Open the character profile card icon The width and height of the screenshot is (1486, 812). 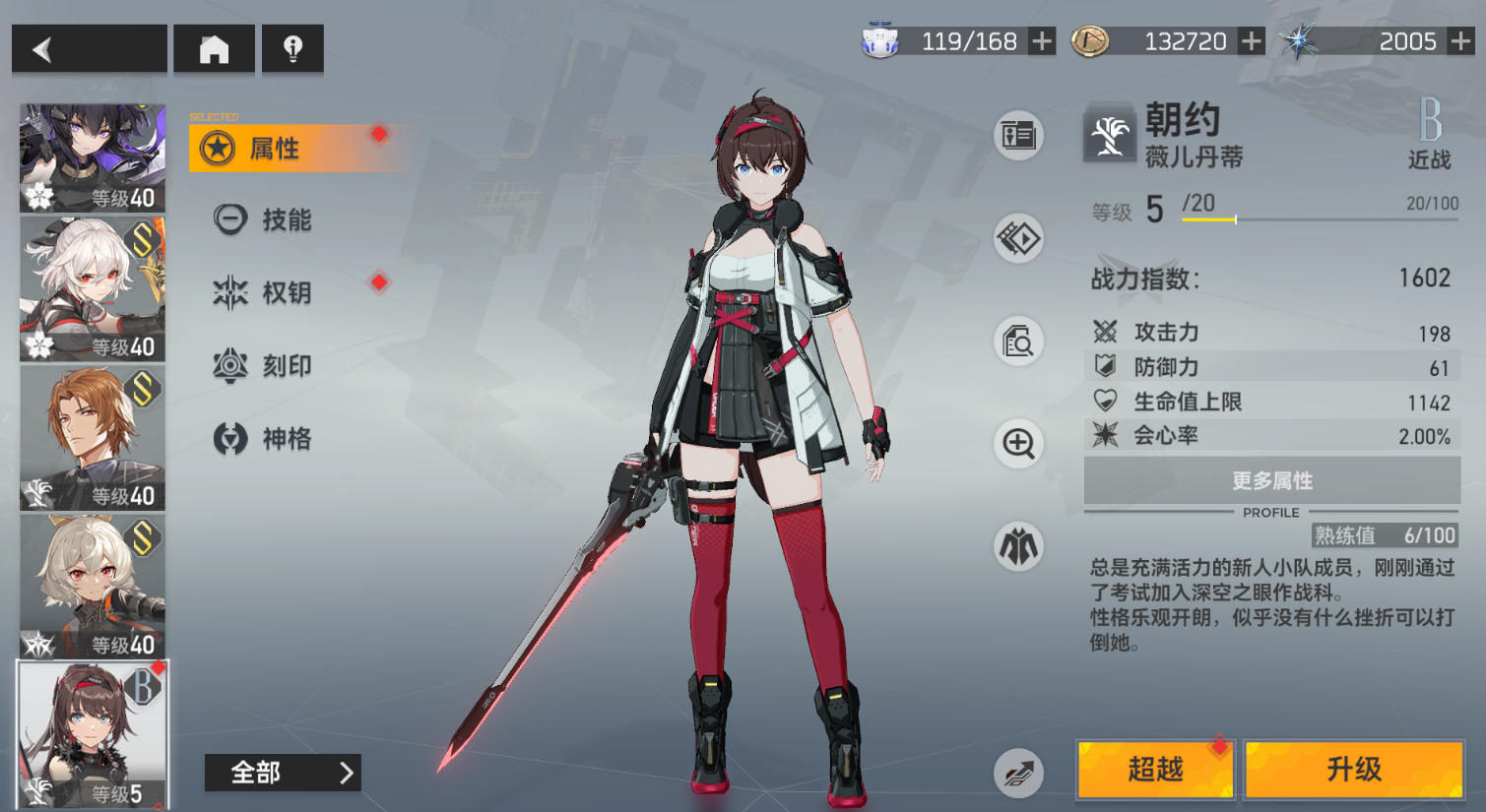click(1018, 135)
